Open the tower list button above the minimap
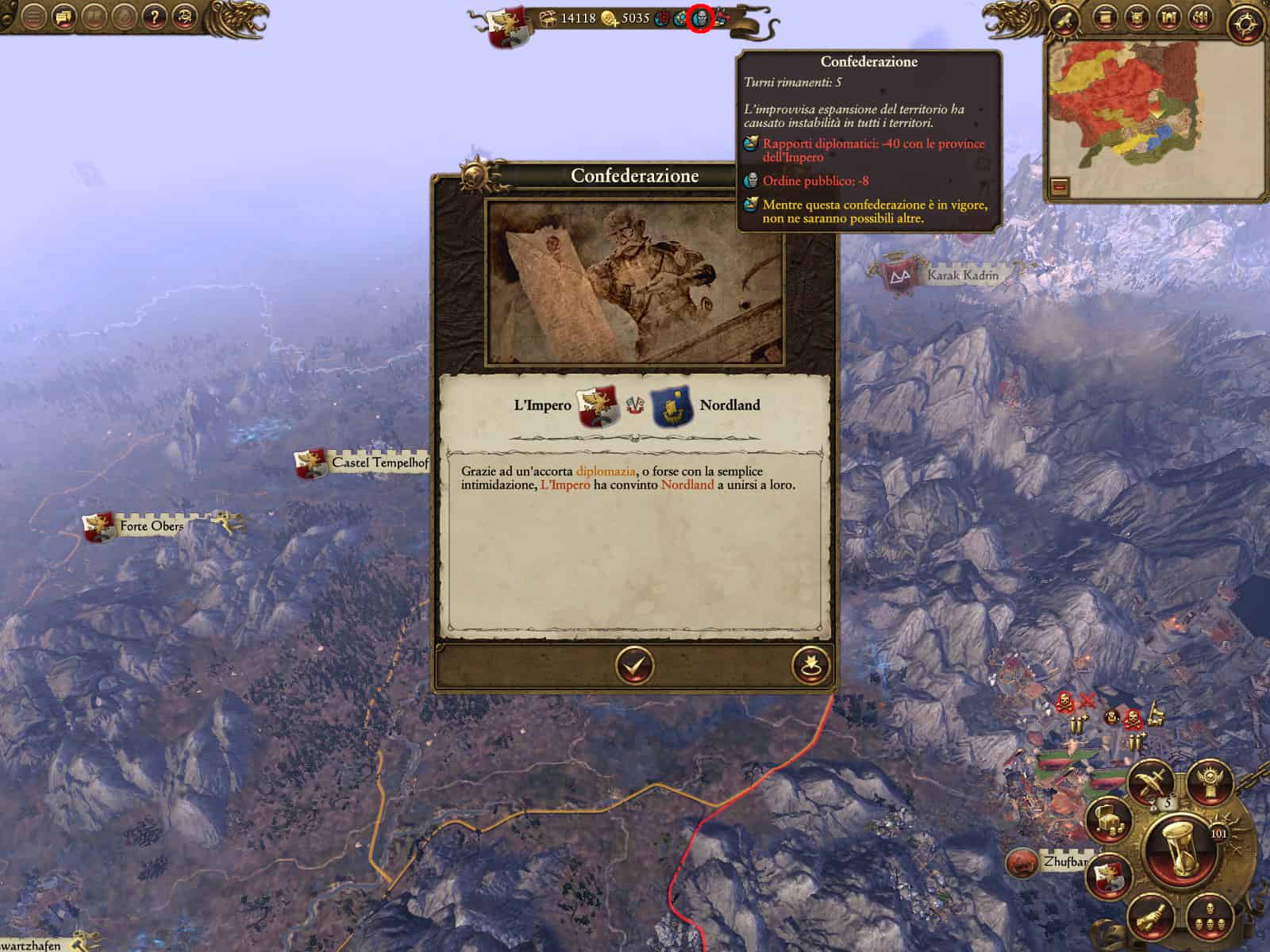 click(1168, 17)
